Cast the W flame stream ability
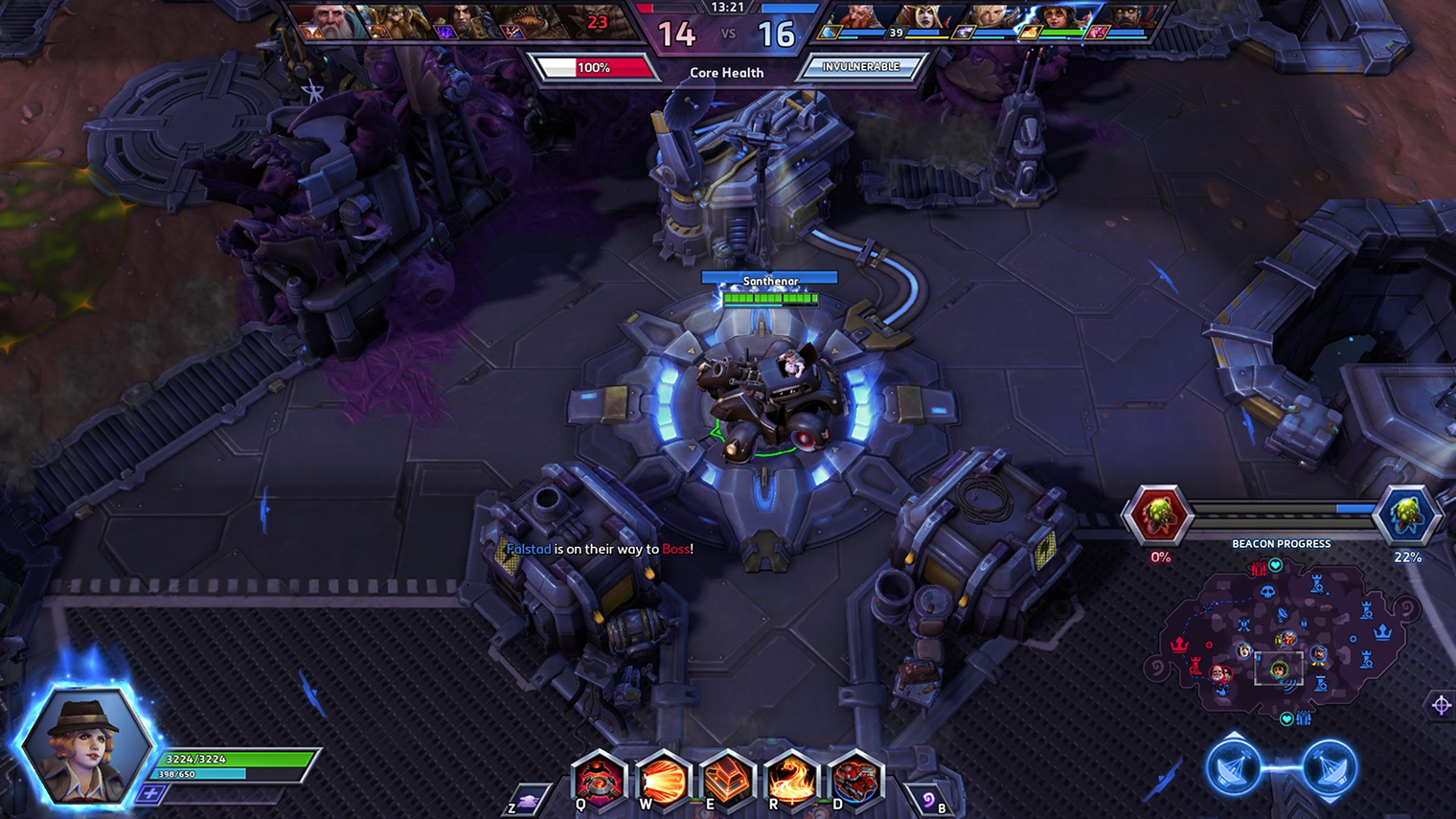The height and width of the screenshot is (819, 1456). (x=662, y=780)
